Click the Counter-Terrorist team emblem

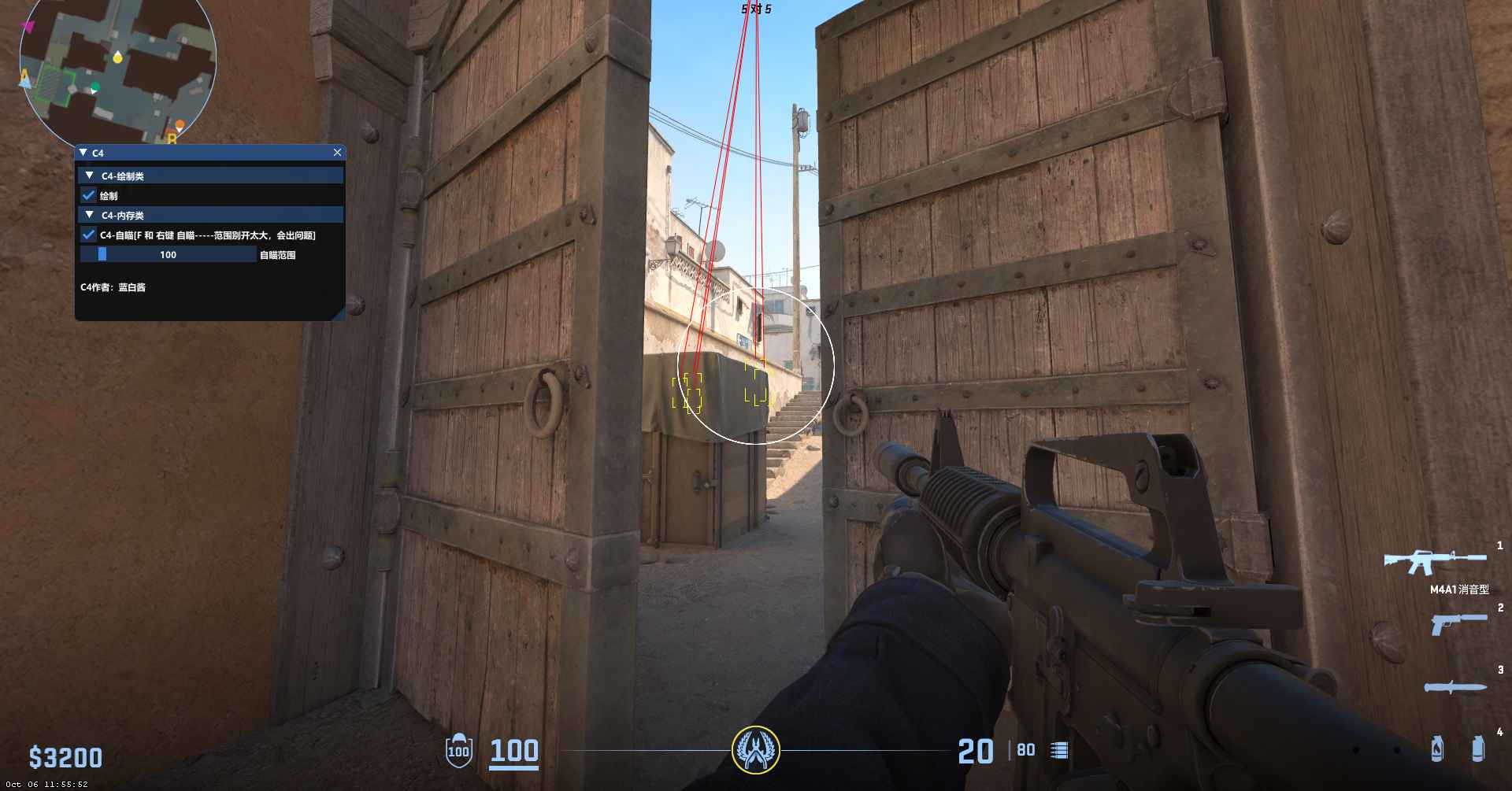(756, 749)
